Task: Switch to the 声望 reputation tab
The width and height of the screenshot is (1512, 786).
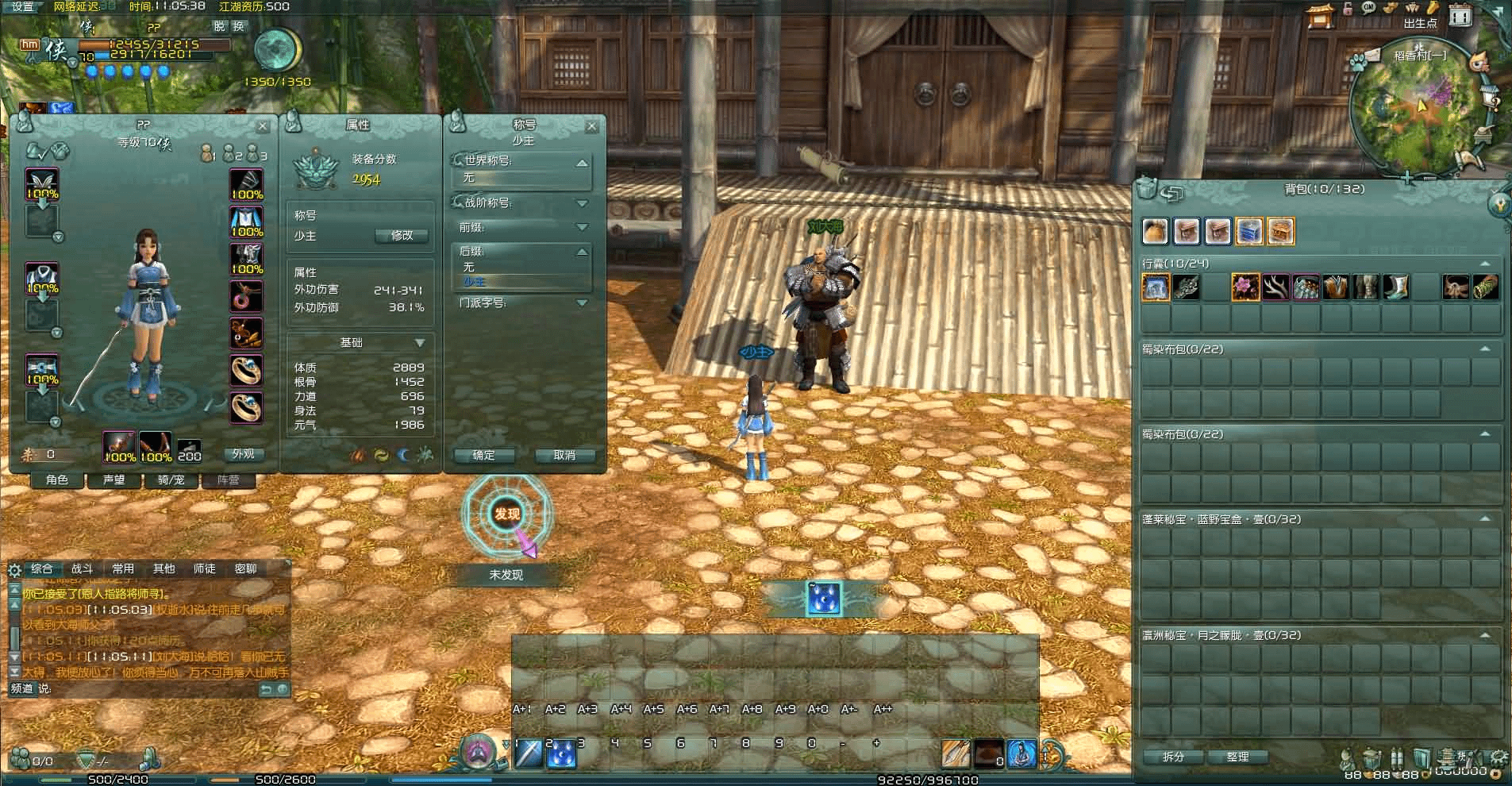Action: 114,480
